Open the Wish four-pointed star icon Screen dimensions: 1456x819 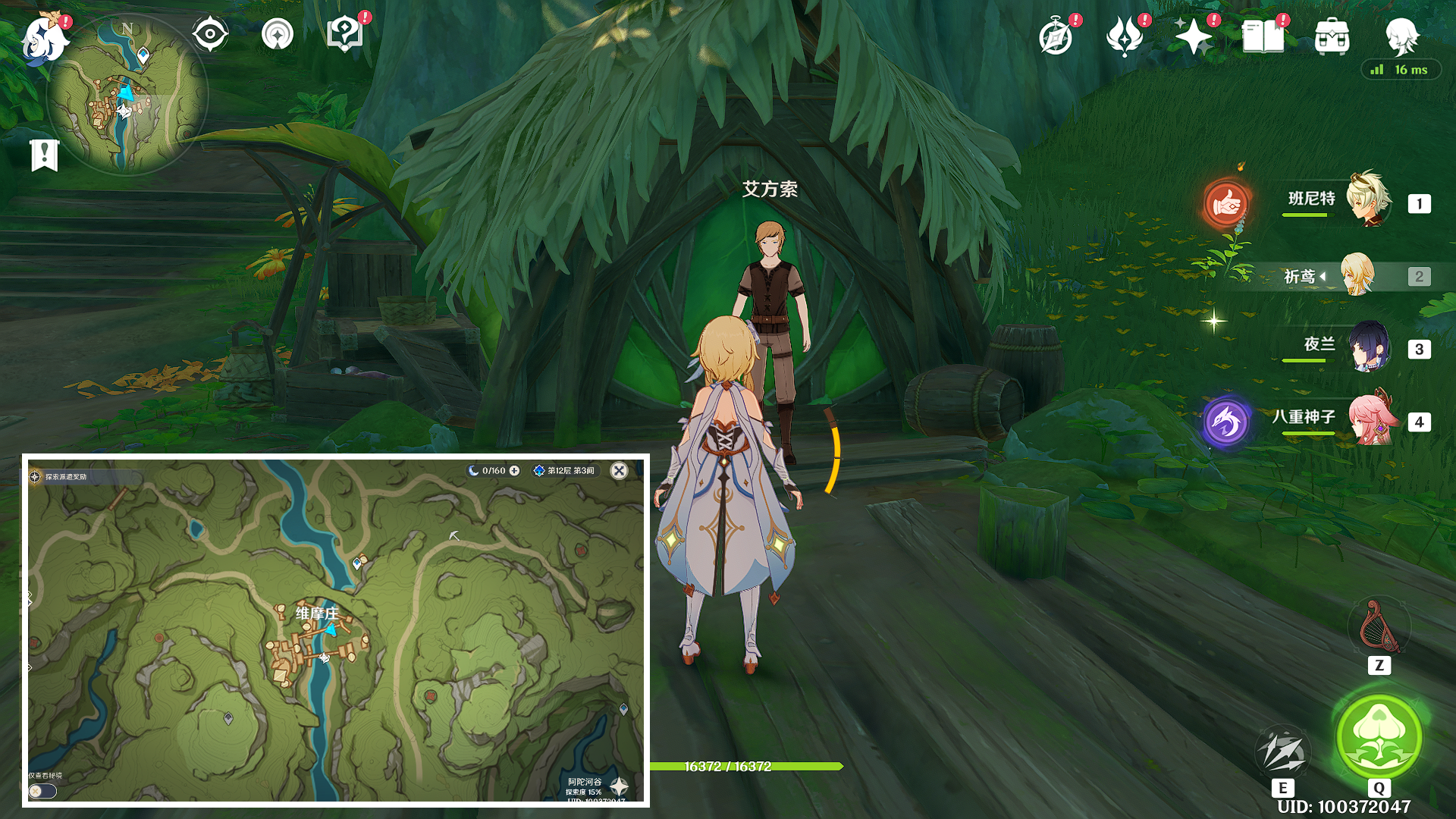(1193, 36)
